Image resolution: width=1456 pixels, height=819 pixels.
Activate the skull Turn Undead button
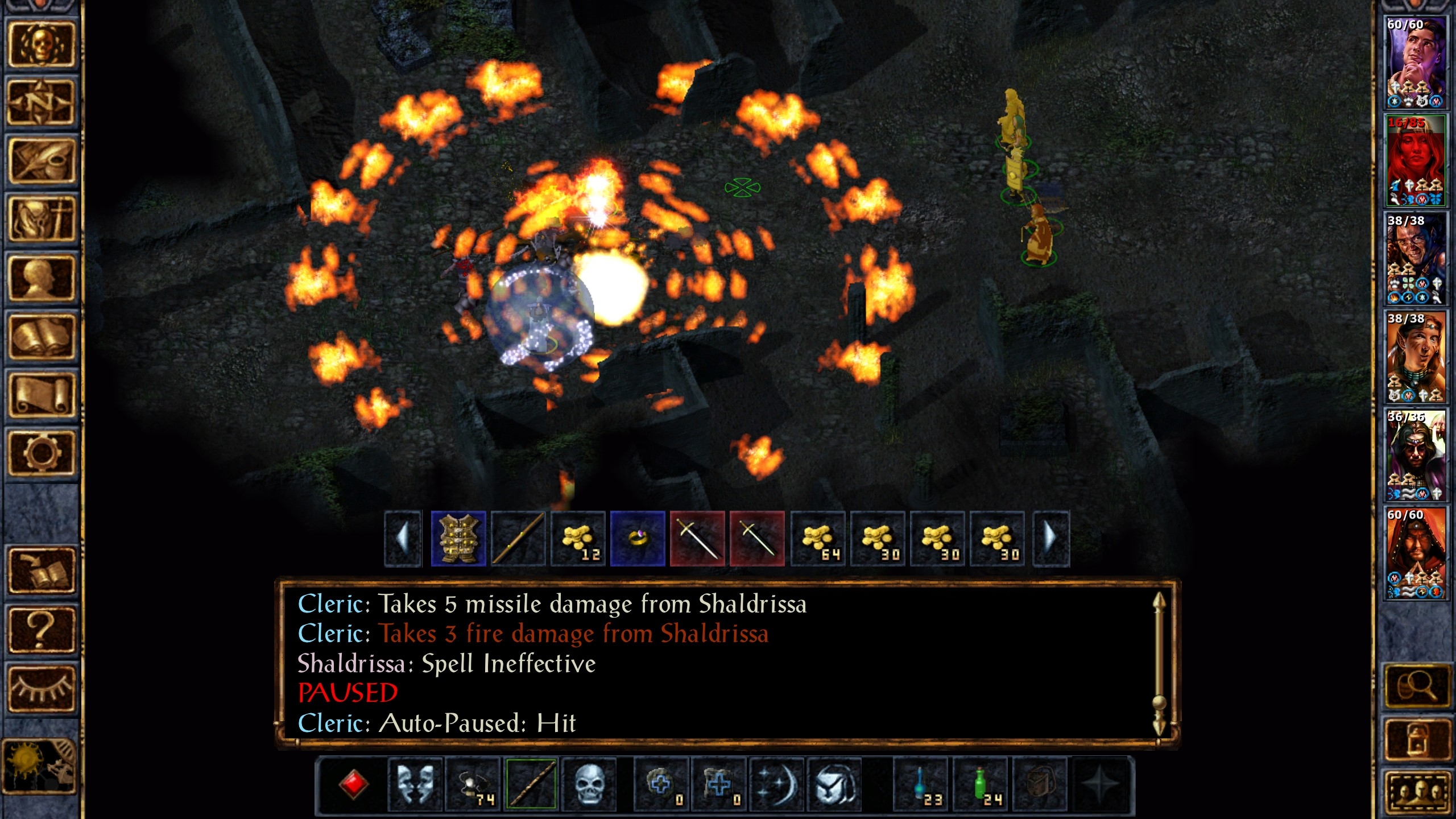coord(589,785)
